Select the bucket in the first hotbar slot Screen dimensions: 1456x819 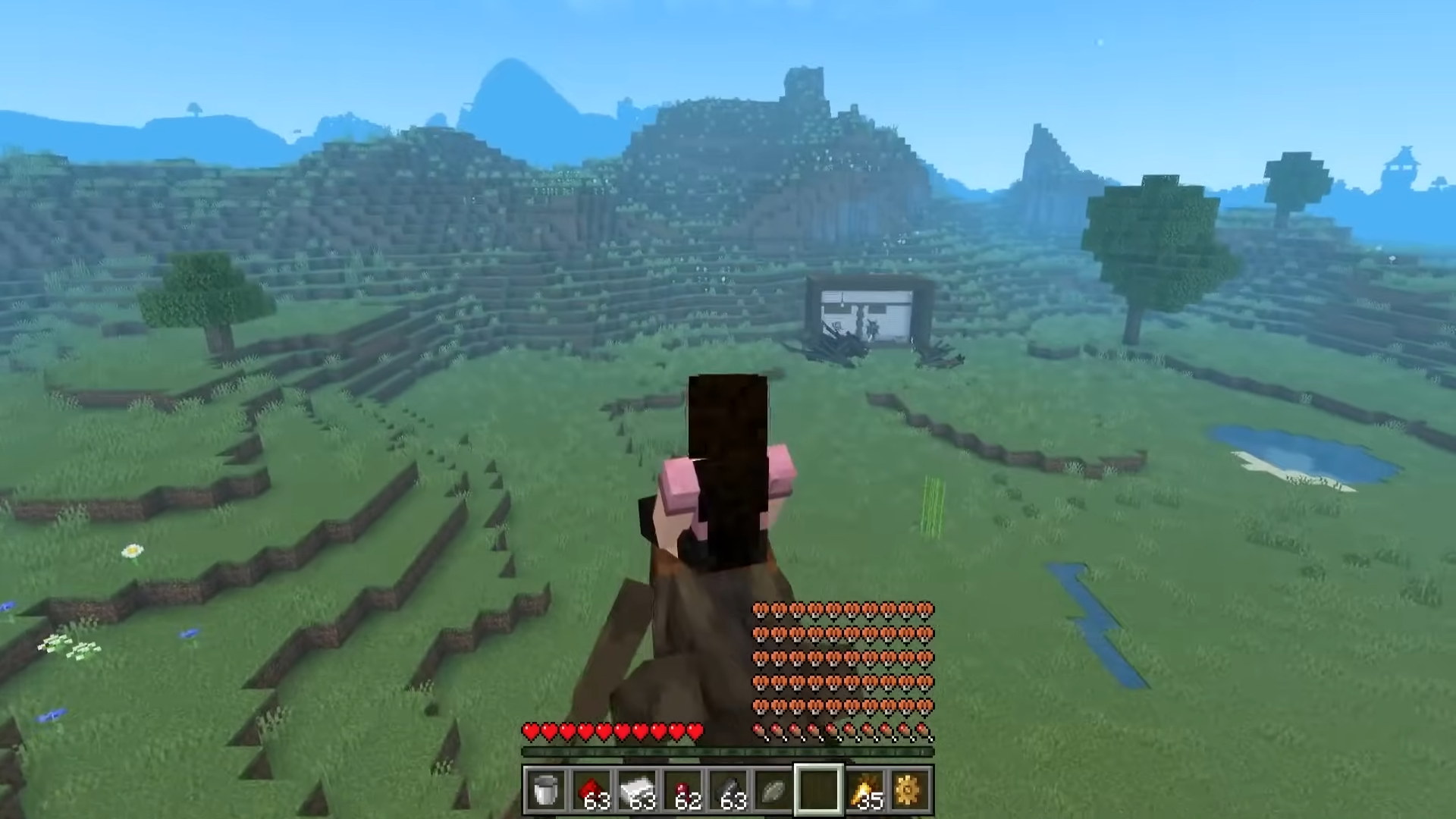point(546,789)
